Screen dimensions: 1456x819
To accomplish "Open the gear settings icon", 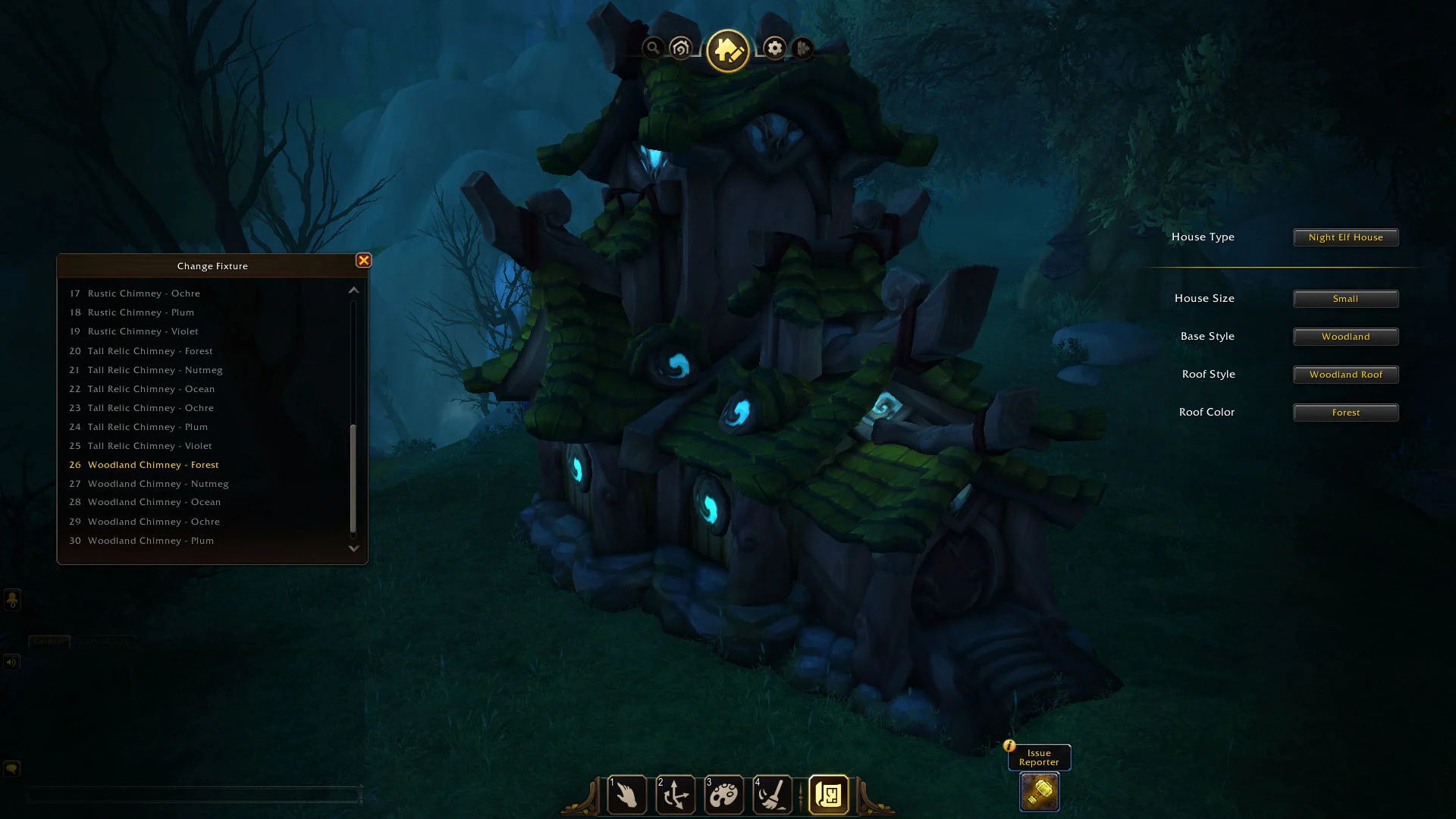I will click(x=774, y=49).
